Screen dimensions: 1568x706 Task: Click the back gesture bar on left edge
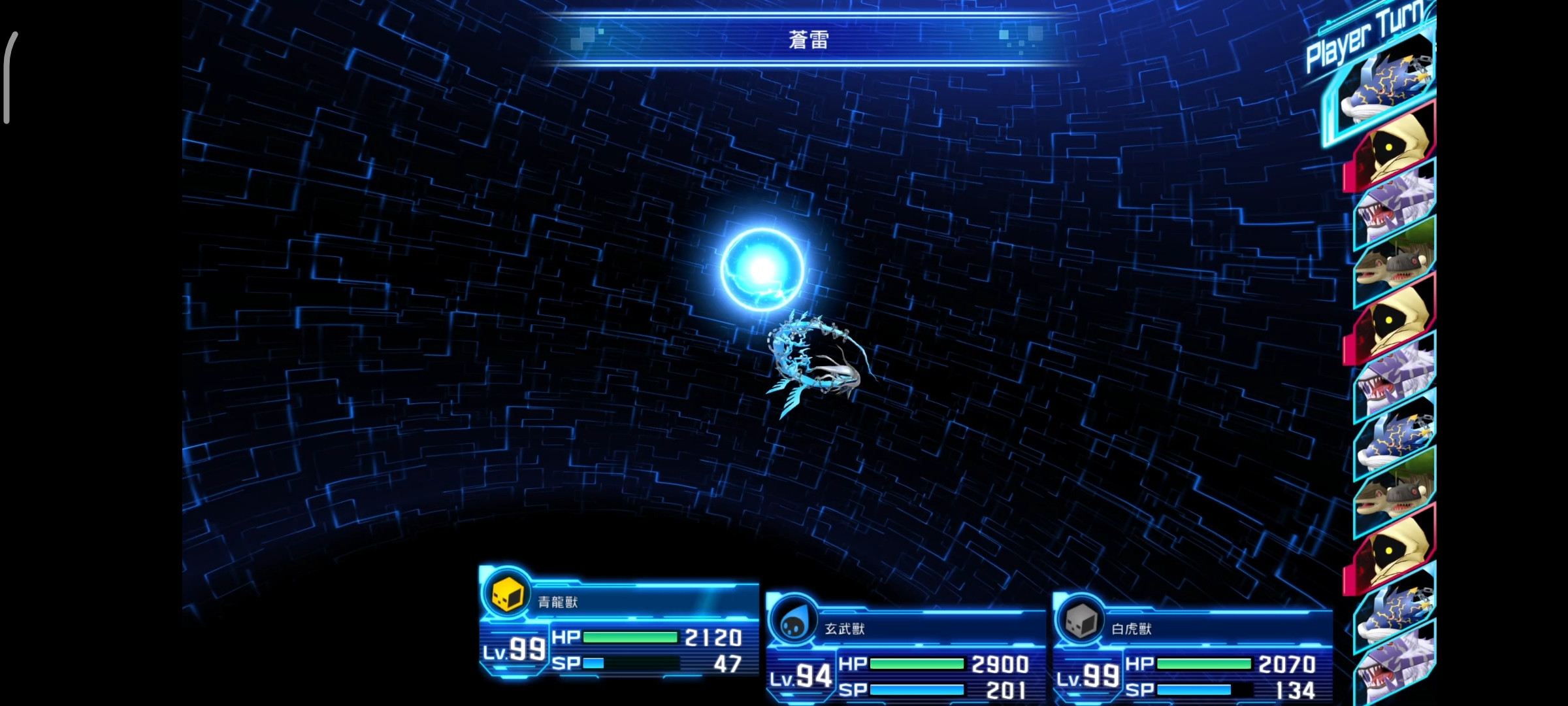coord(8,78)
